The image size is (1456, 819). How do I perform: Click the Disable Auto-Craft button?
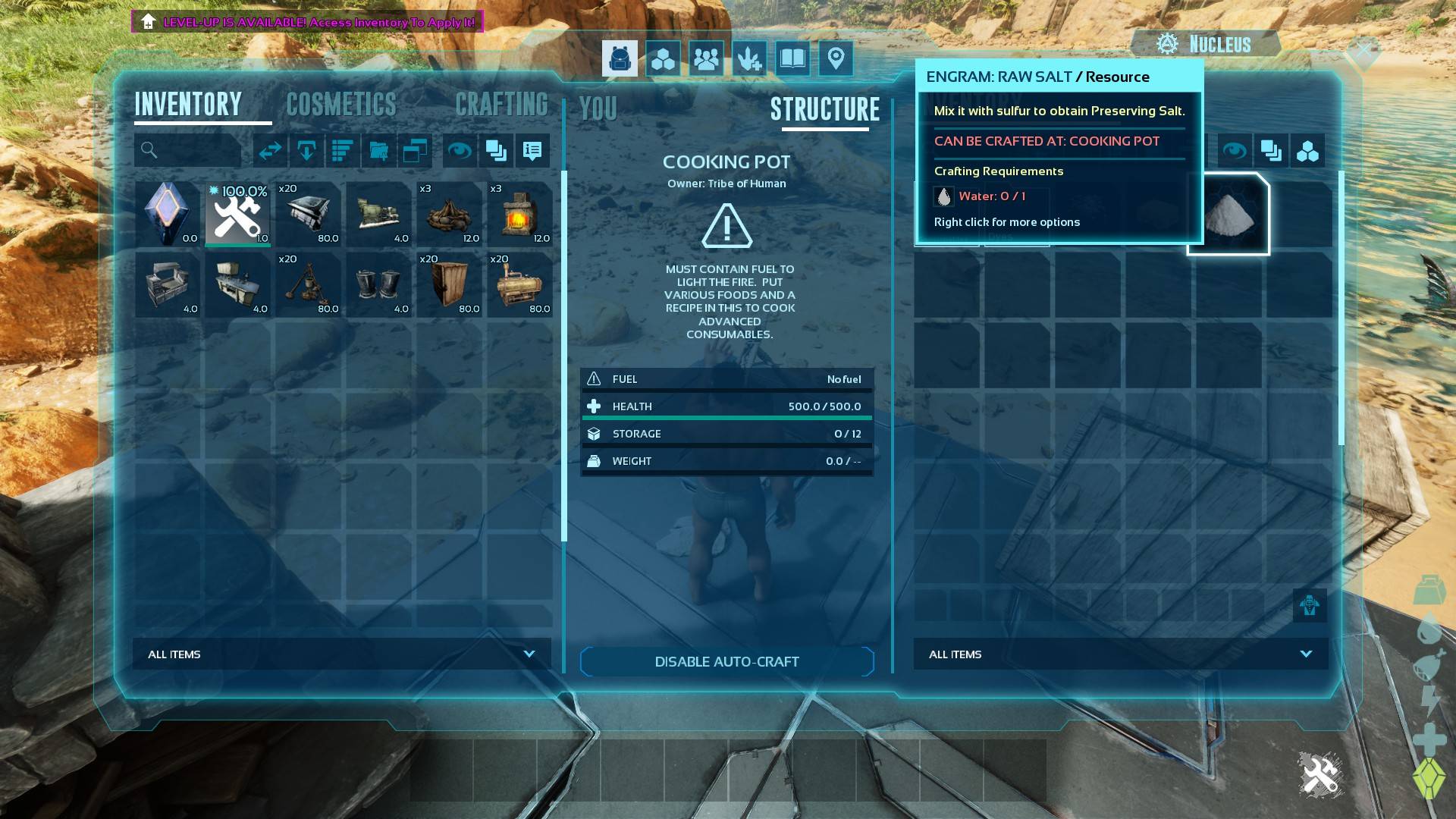[726, 661]
